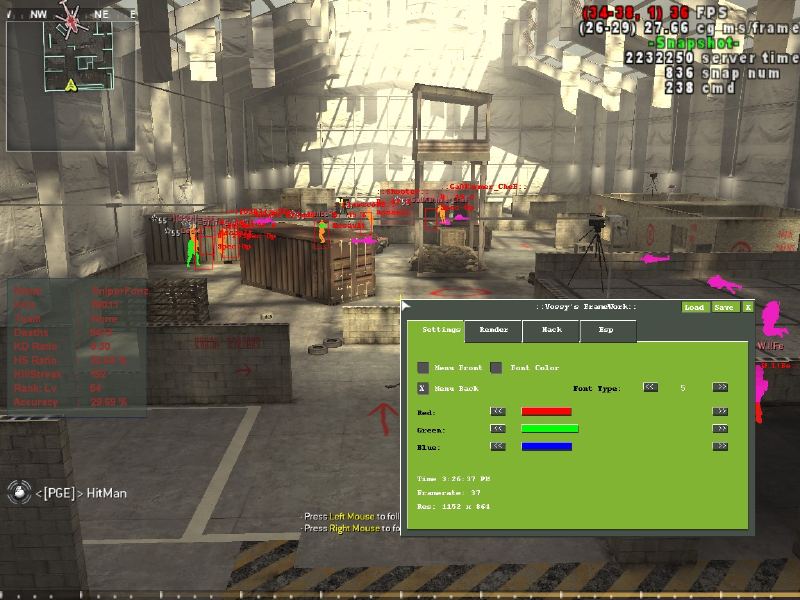Viewport: 800px width, 600px height.
Task: Open the Hack tab
Action: (552, 330)
